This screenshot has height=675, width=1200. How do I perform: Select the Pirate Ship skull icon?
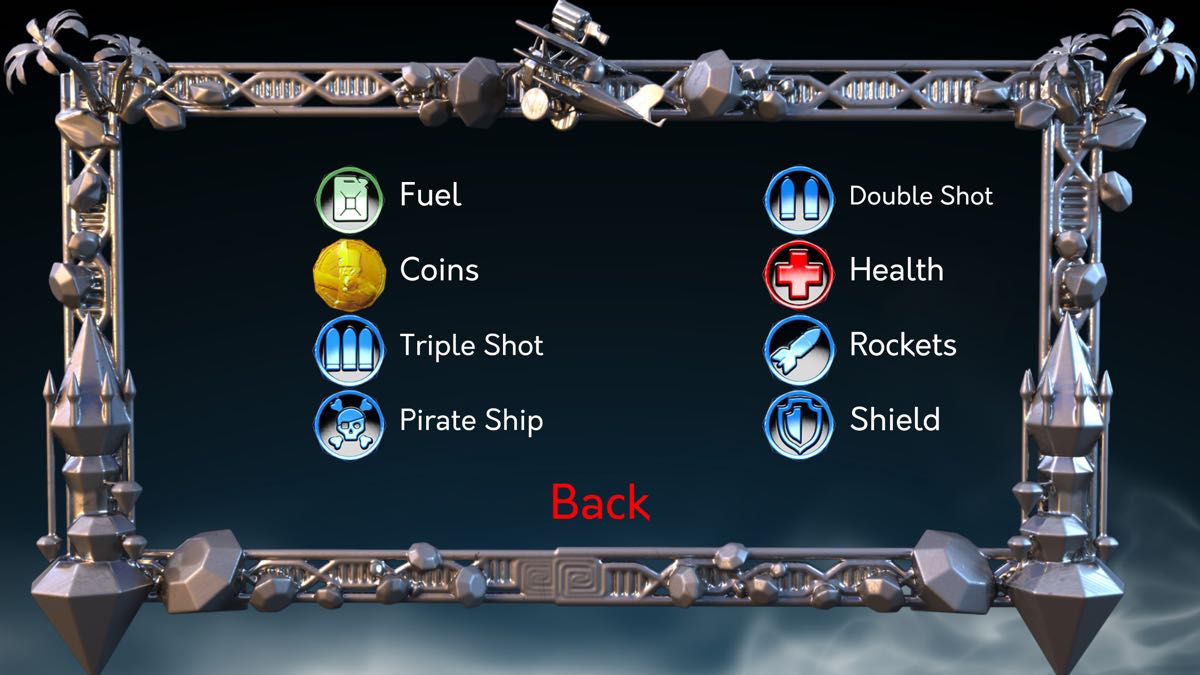tap(349, 423)
